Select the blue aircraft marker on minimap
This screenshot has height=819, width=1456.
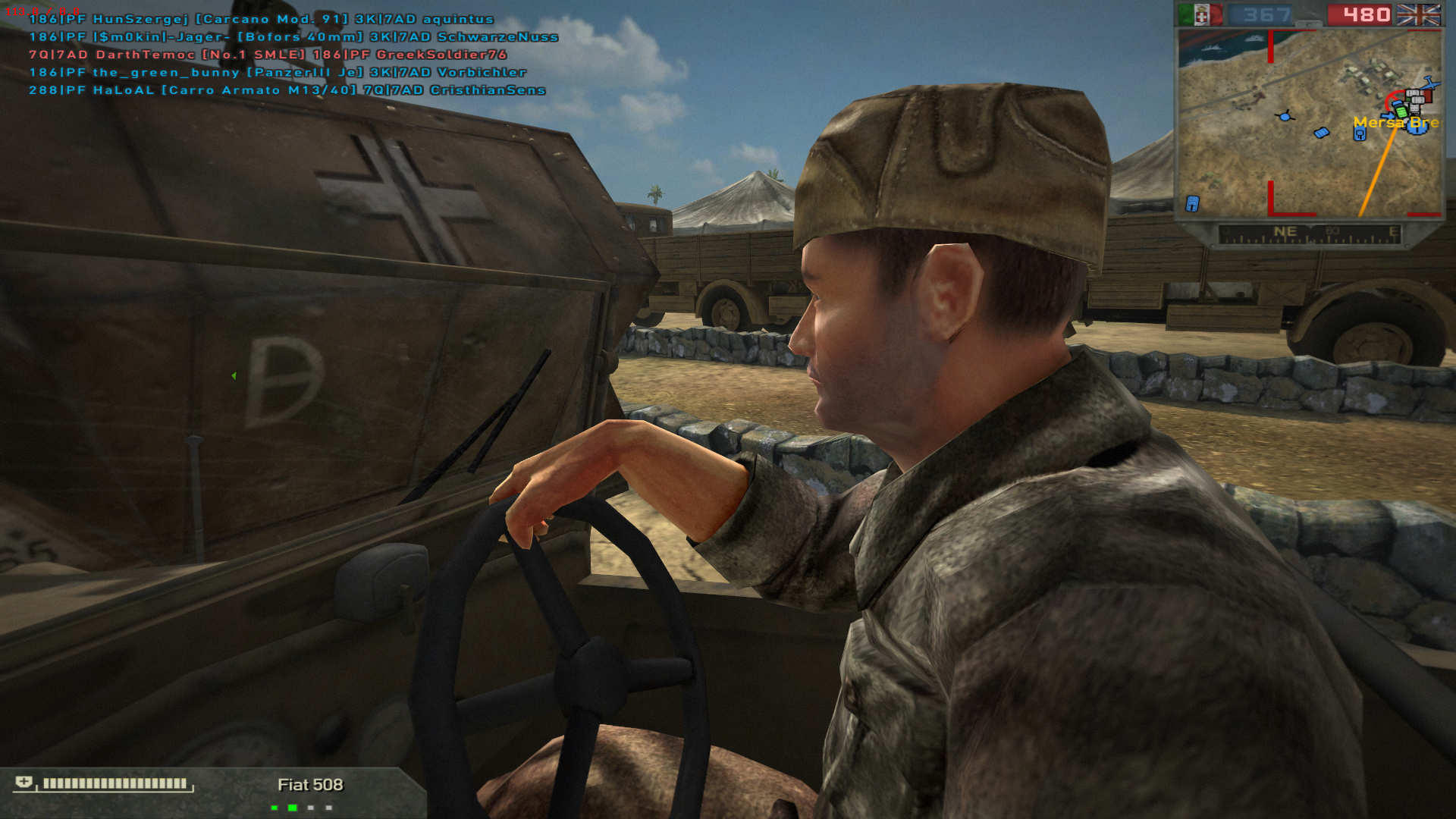1431,83
